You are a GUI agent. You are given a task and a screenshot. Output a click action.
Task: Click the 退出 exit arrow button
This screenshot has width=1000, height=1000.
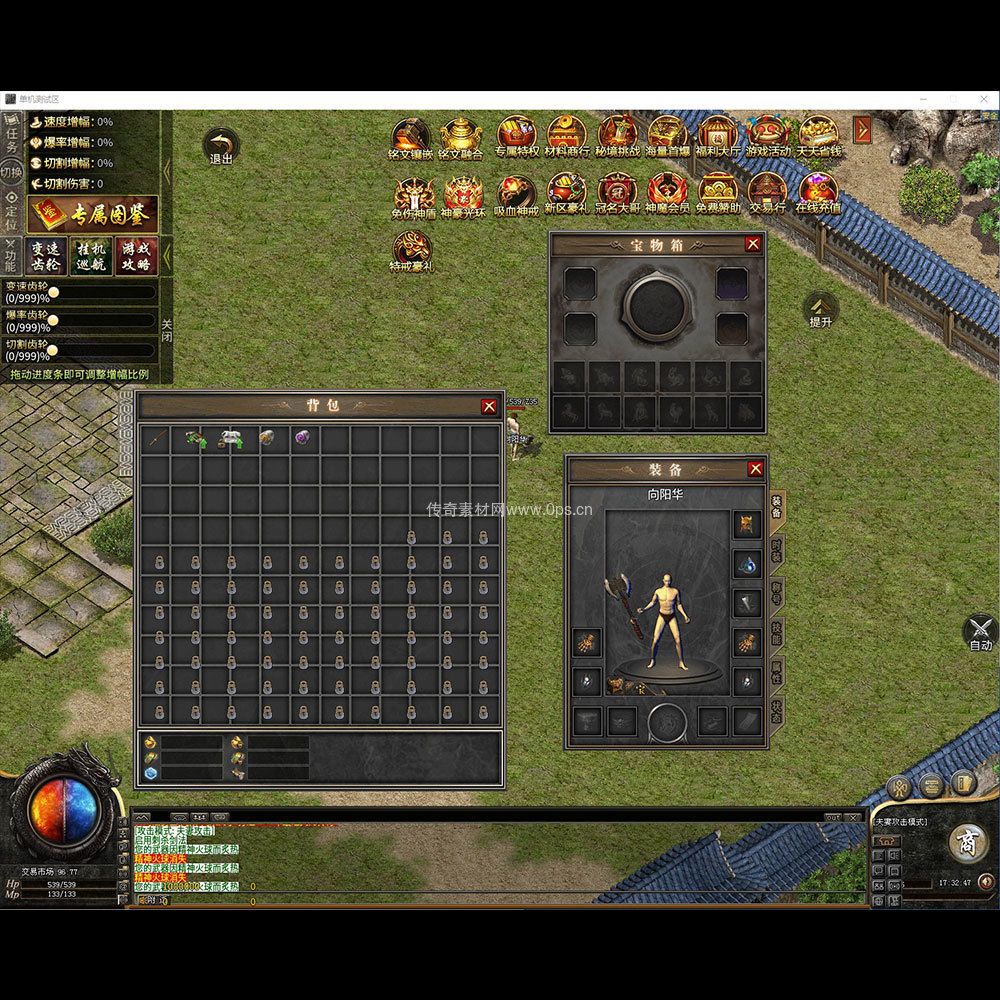click(220, 145)
